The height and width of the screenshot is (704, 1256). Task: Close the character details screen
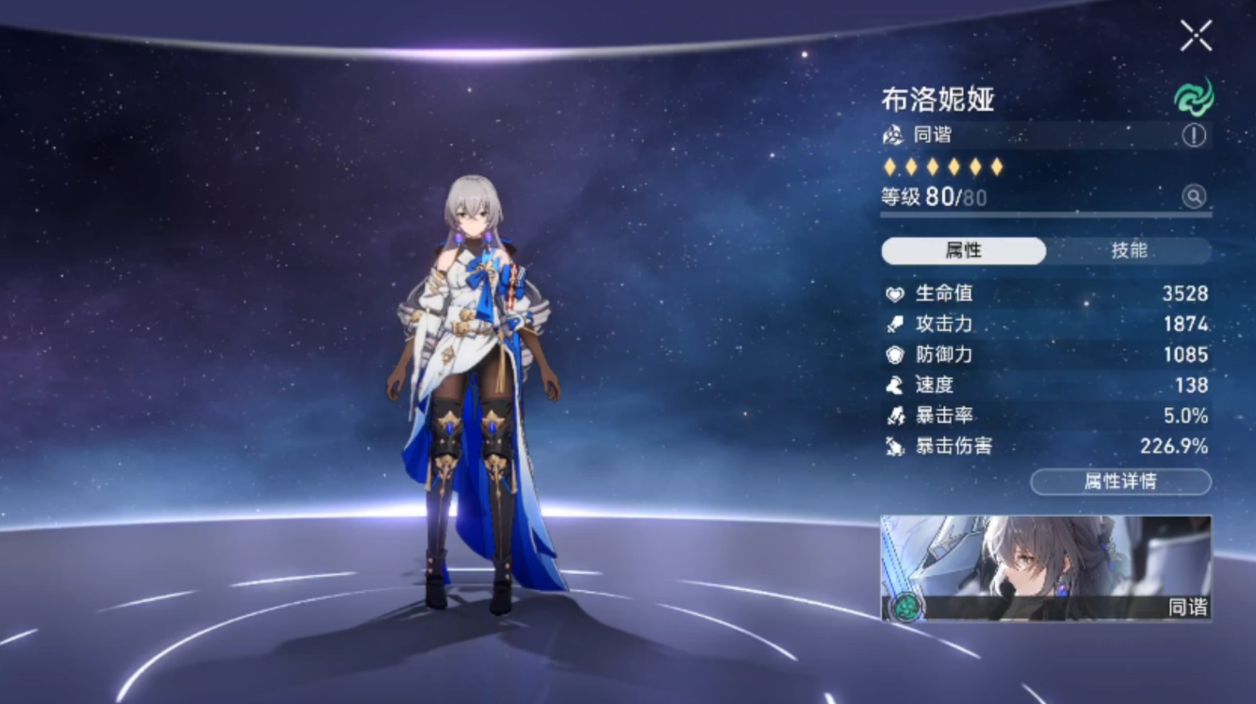tap(1195, 36)
